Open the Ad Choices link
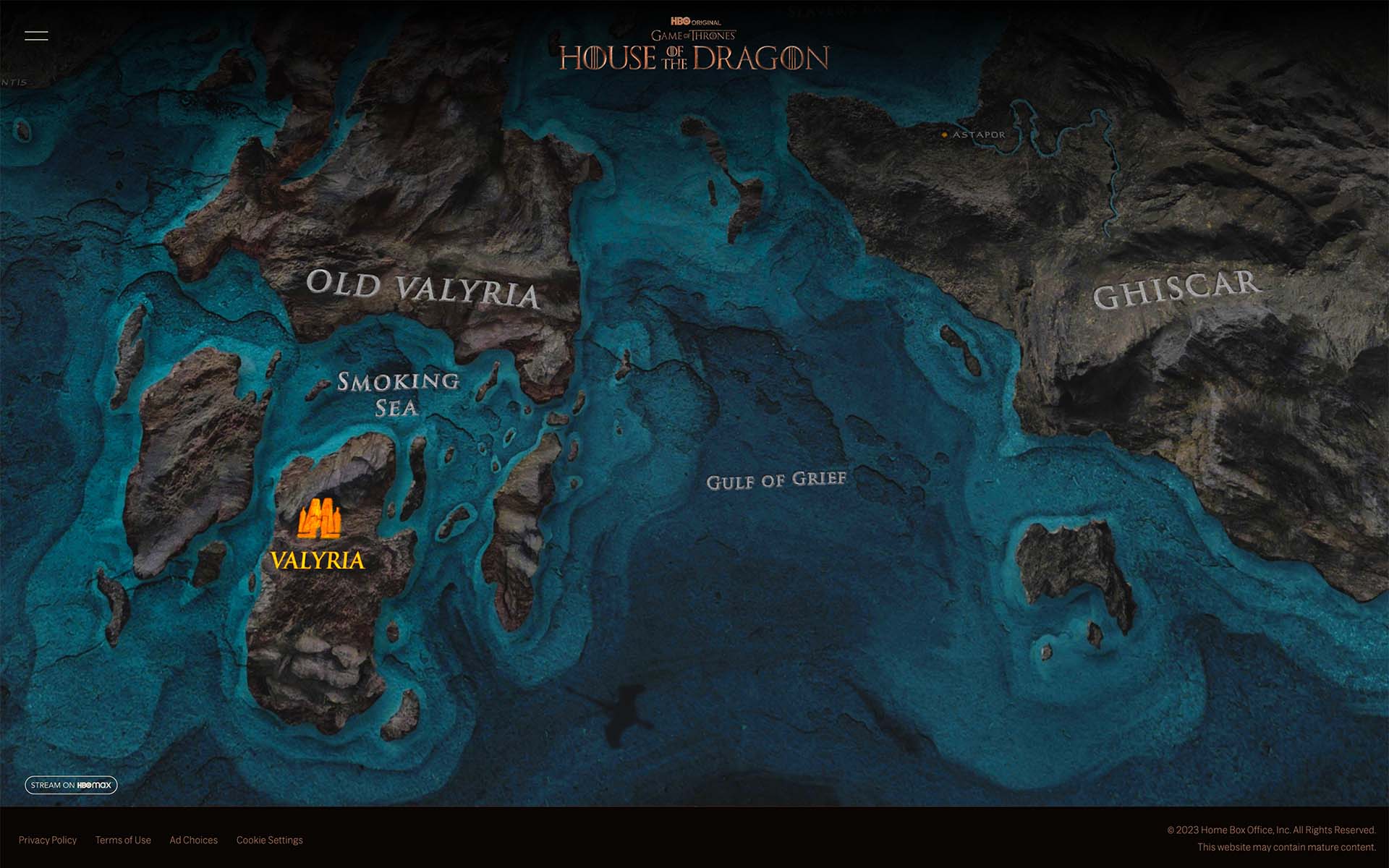The image size is (1389, 868). click(x=193, y=840)
